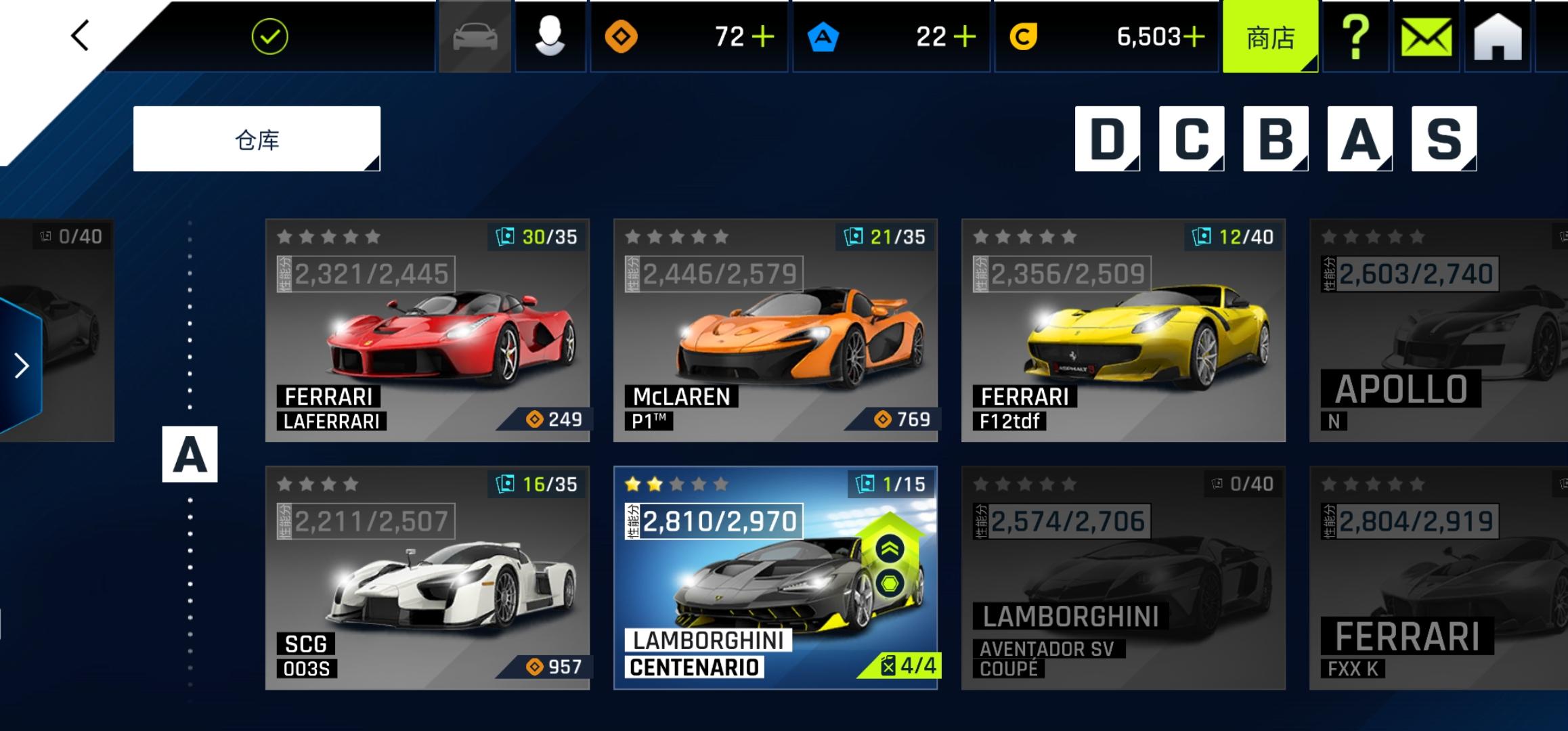The height and width of the screenshot is (731, 1568).
Task: Go back with the arrow button
Action: tap(81, 35)
